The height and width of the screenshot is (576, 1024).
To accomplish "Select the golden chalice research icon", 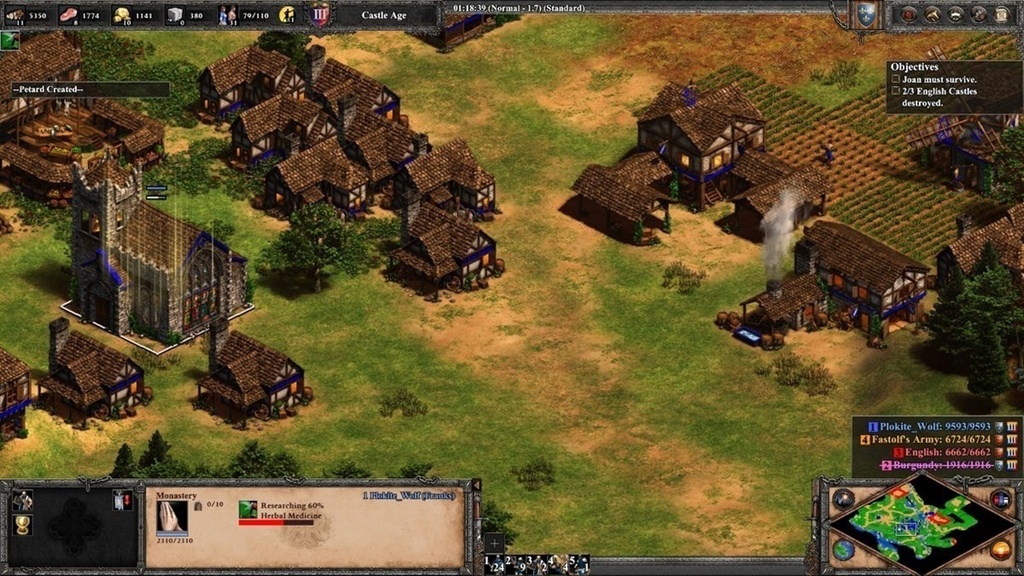I will [23, 526].
